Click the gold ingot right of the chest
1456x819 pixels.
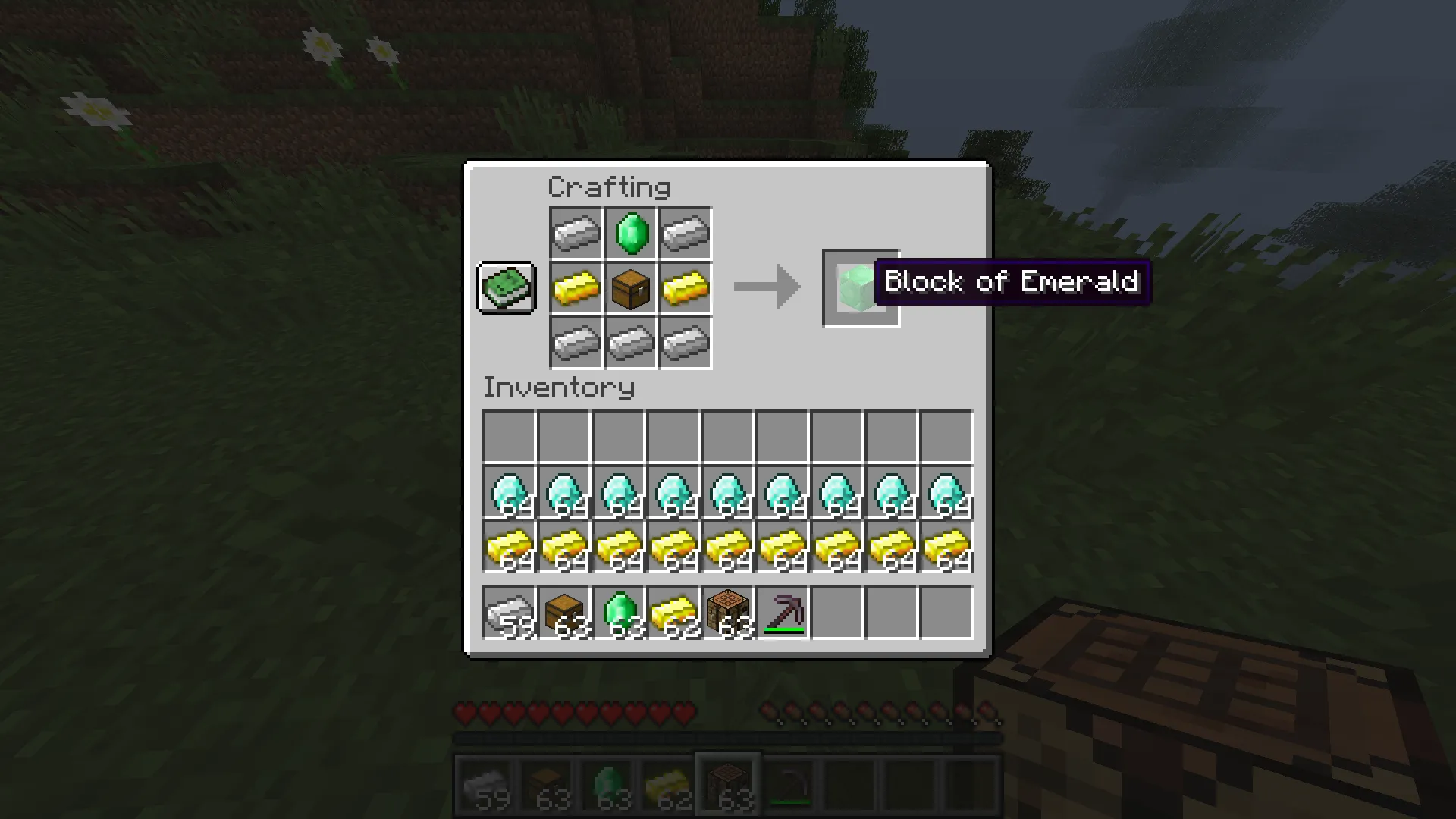coord(685,288)
